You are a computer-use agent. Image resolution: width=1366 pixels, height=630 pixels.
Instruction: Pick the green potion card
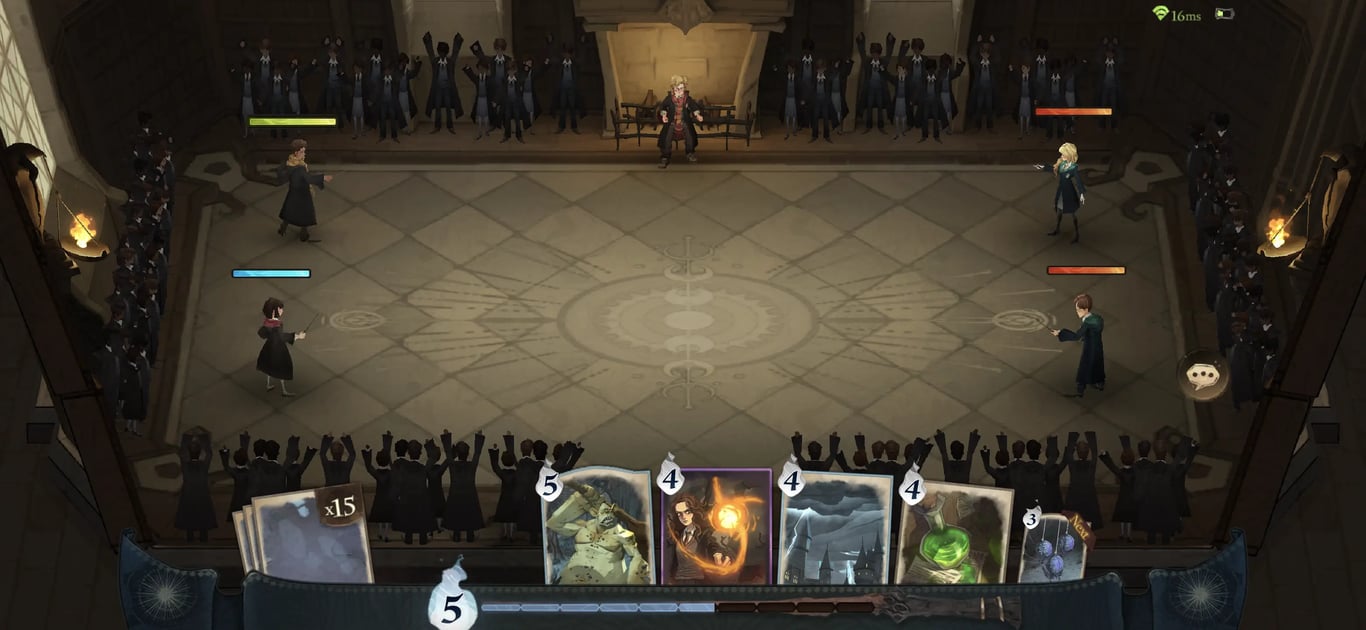[x=953, y=530]
